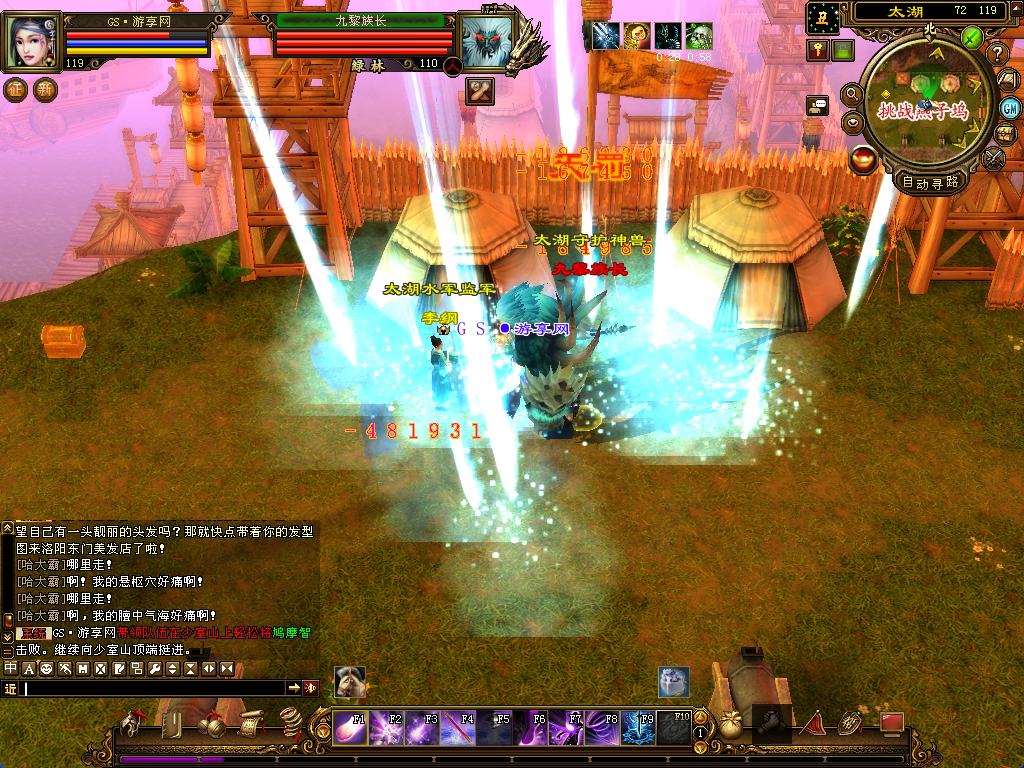Open the chat bubble contact icon

pos(818,104)
